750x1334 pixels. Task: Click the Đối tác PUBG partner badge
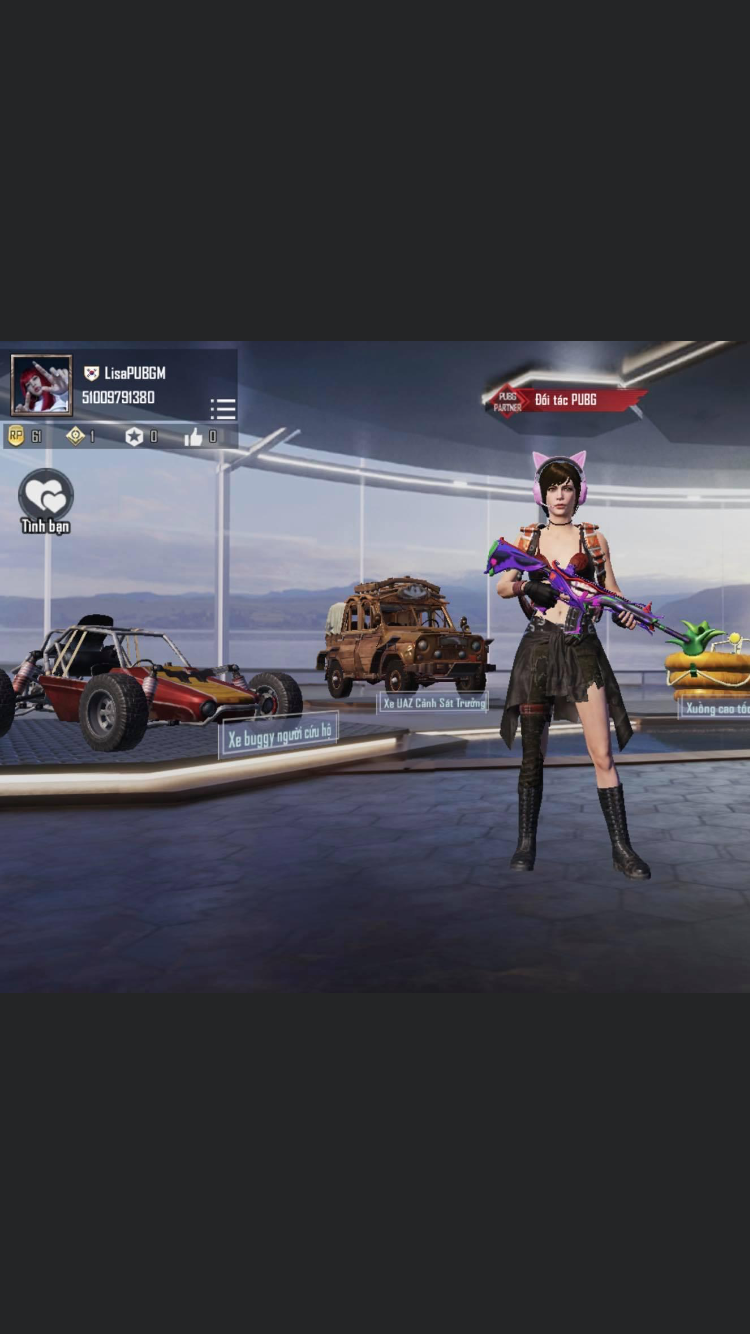tap(565, 400)
